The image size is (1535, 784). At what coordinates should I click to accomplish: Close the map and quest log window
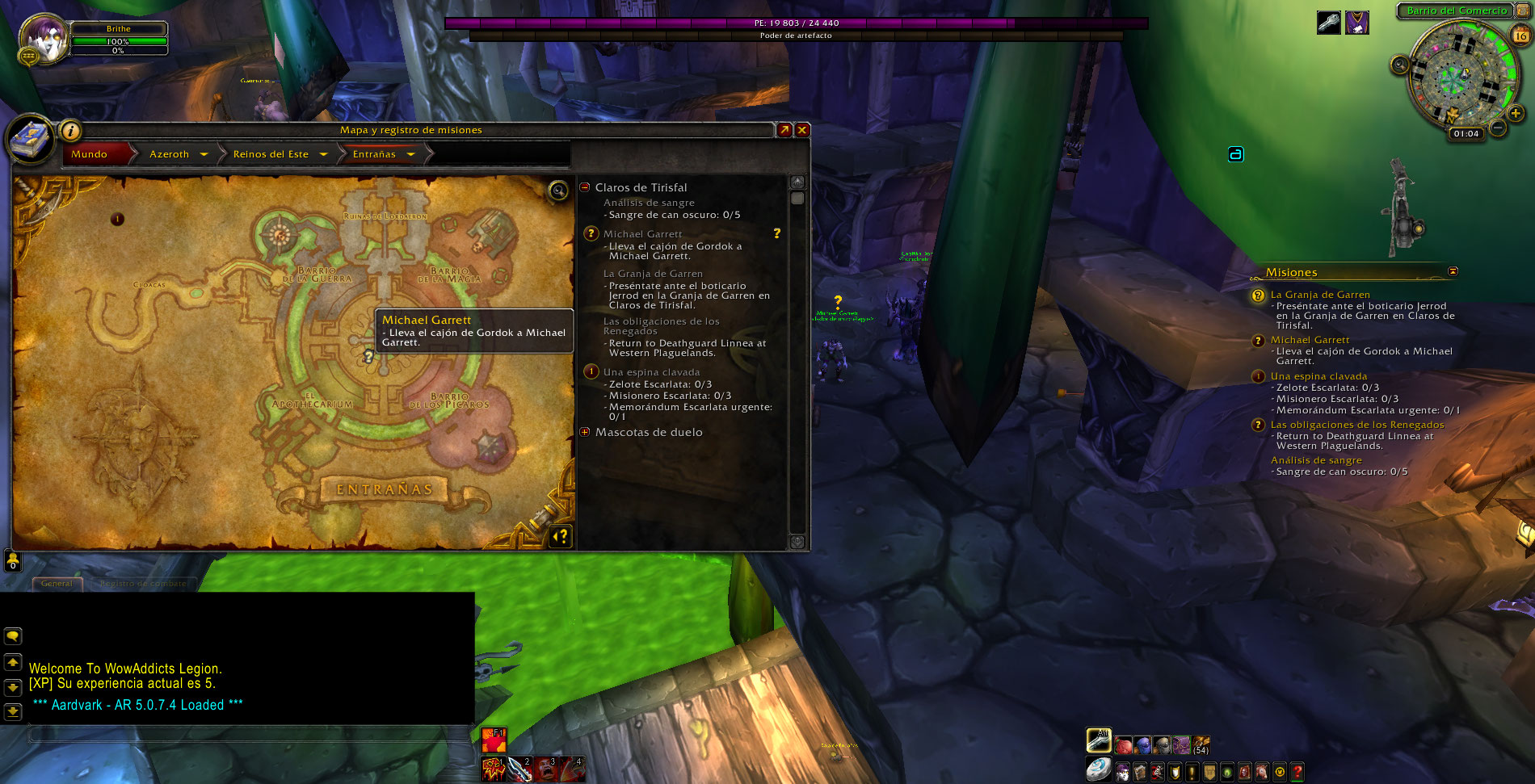click(x=802, y=130)
